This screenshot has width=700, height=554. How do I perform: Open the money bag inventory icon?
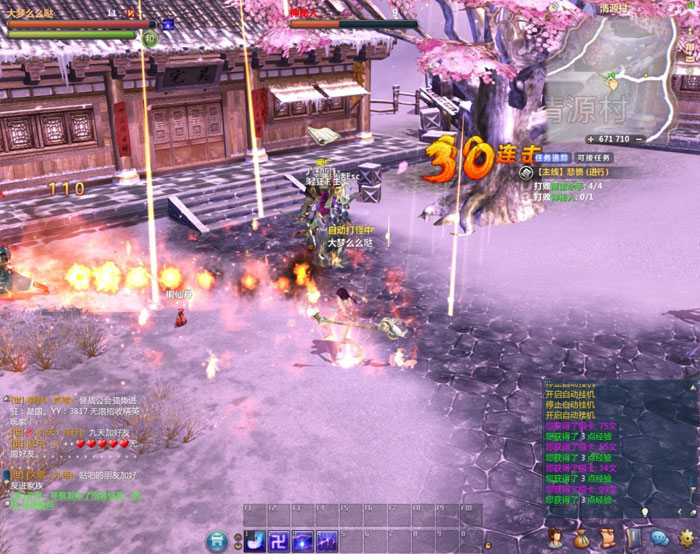[581, 539]
